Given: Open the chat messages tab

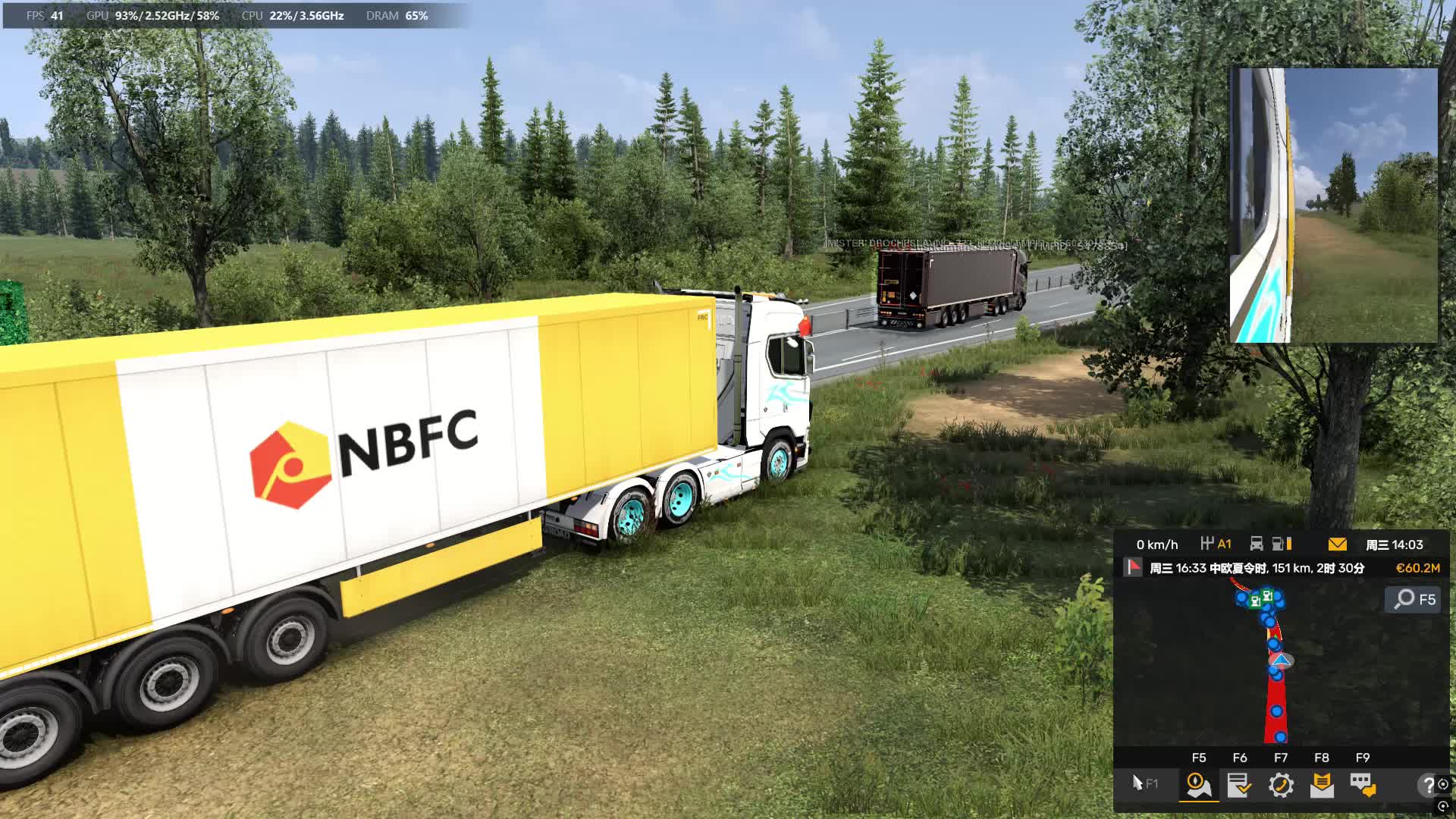Looking at the screenshot, I should (1363, 785).
